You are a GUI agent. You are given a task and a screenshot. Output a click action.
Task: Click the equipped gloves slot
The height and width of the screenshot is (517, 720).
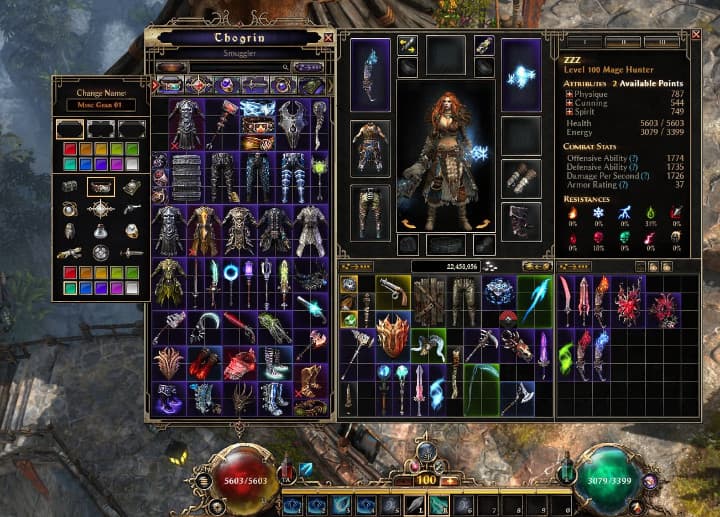tap(520, 178)
